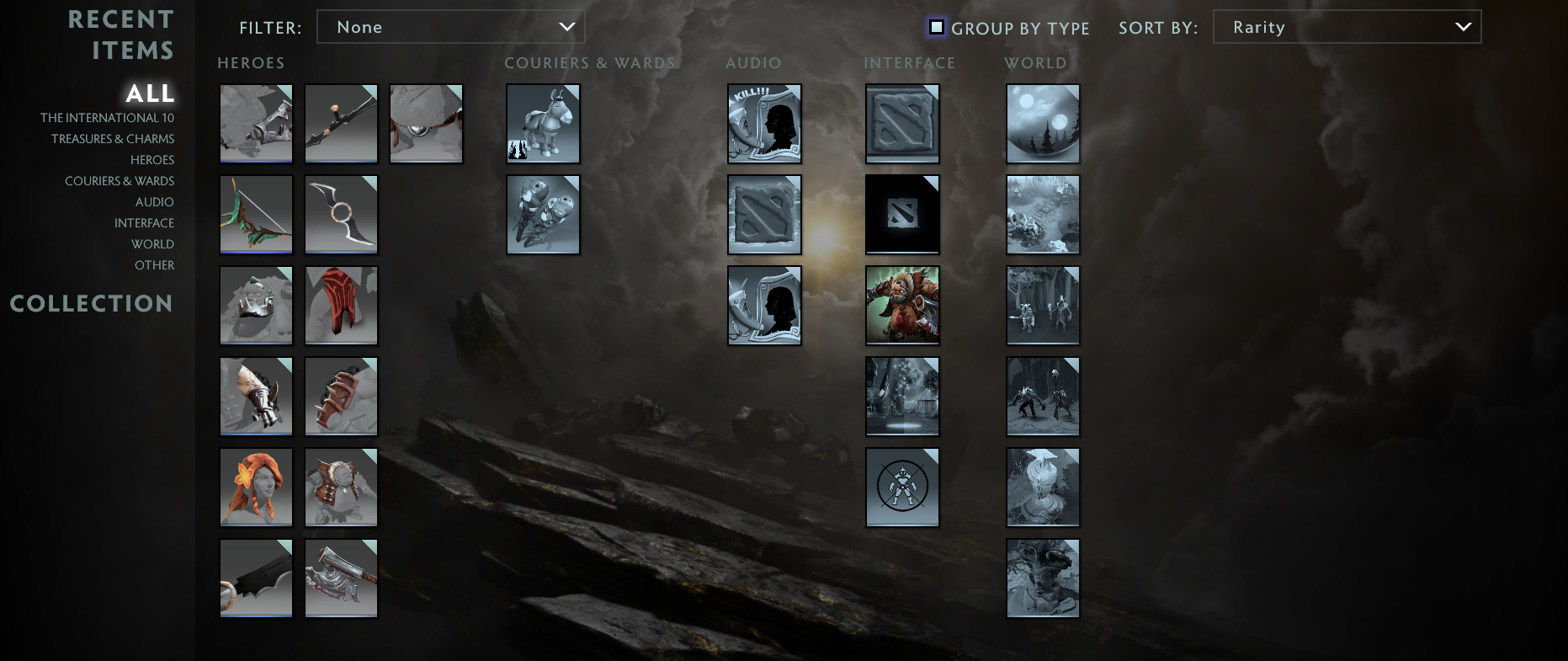Click the green-wrapped bow item
The width and height of the screenshot is (1568, 661).
tap(256, 214)
